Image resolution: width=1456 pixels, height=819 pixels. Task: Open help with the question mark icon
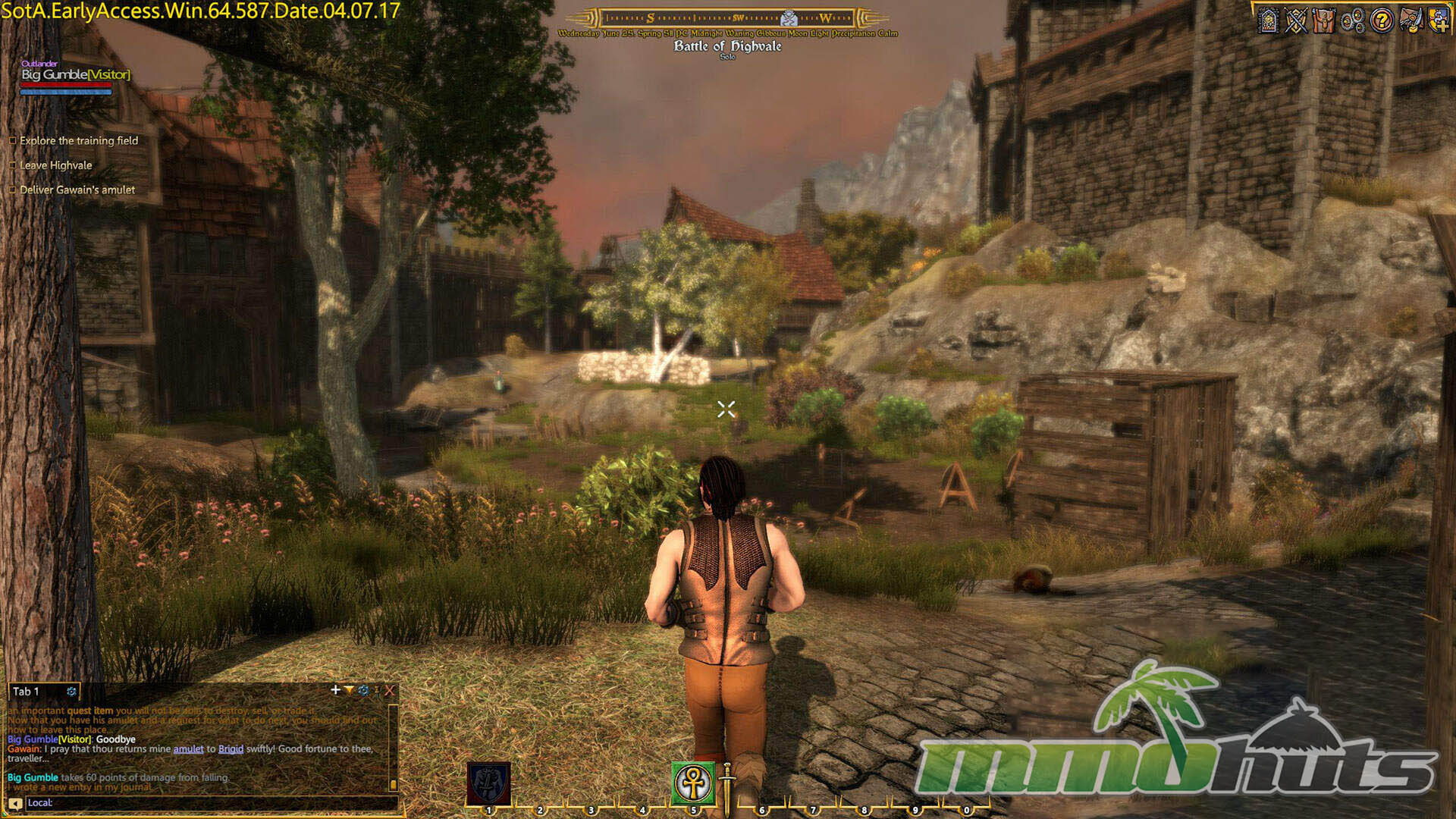[x=1382, y=20]
